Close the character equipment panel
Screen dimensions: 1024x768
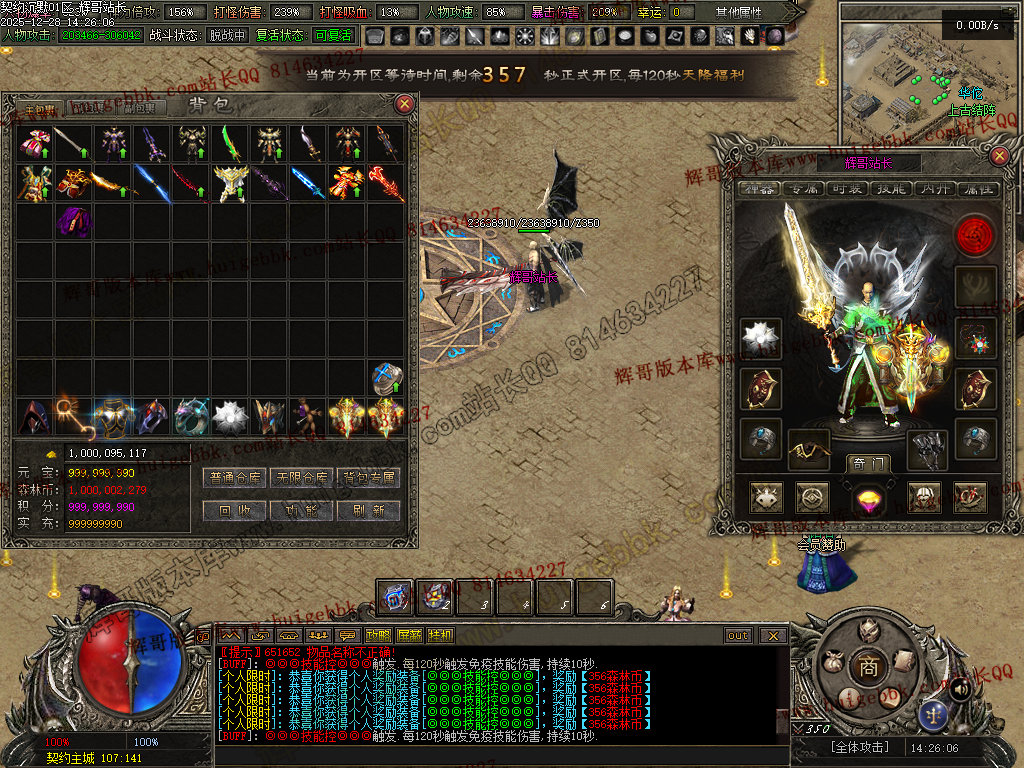coord(999,156)
